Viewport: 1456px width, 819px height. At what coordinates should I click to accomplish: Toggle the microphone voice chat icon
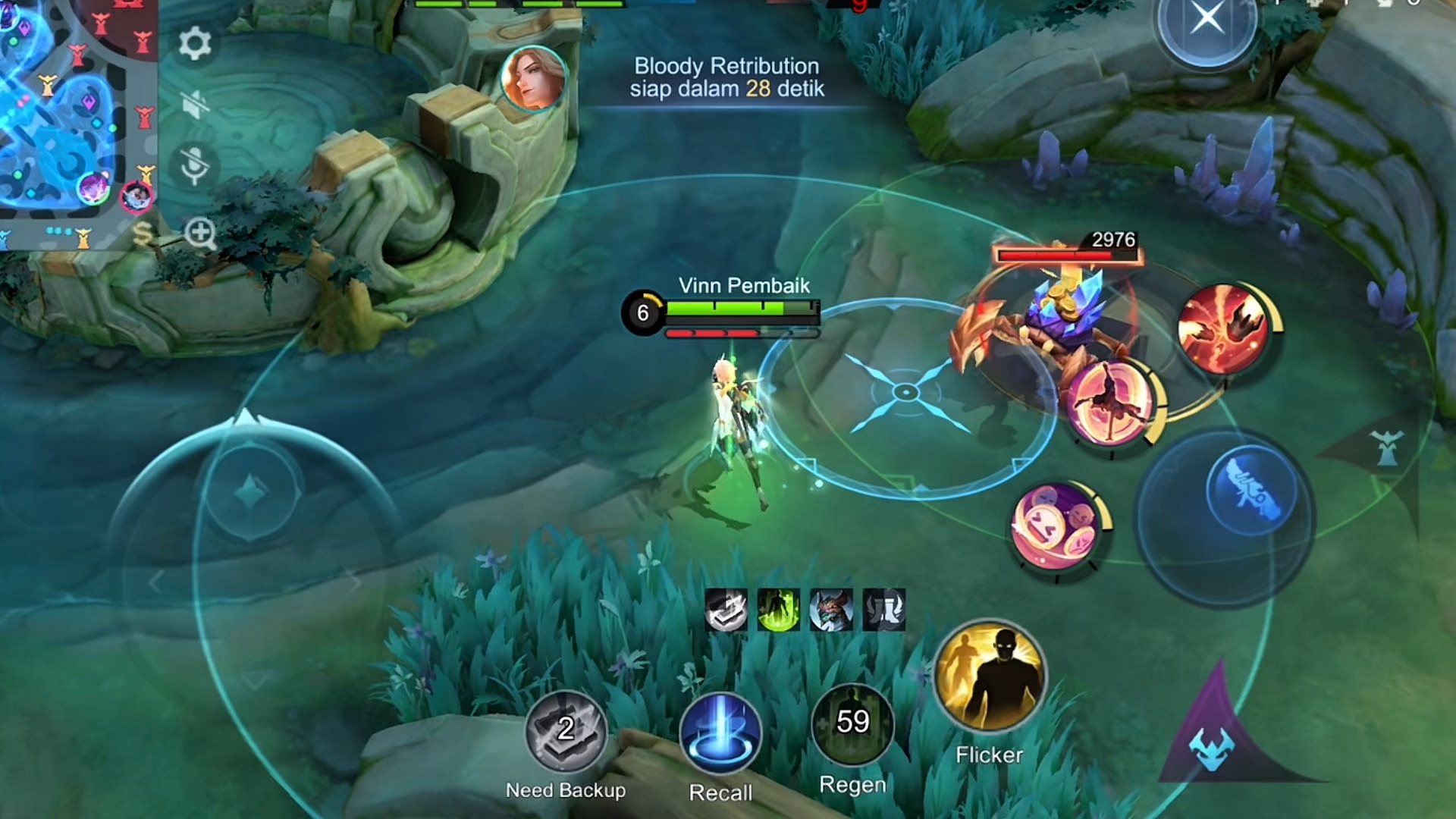coord(195,165)
